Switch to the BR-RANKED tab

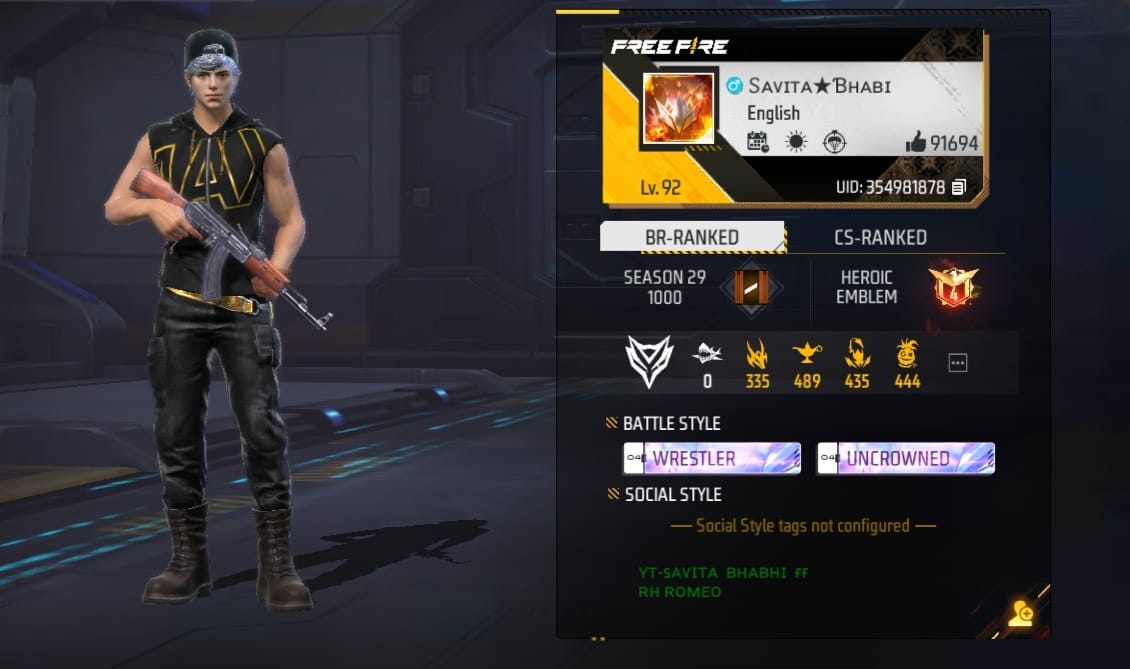click(x=692, y=237)
